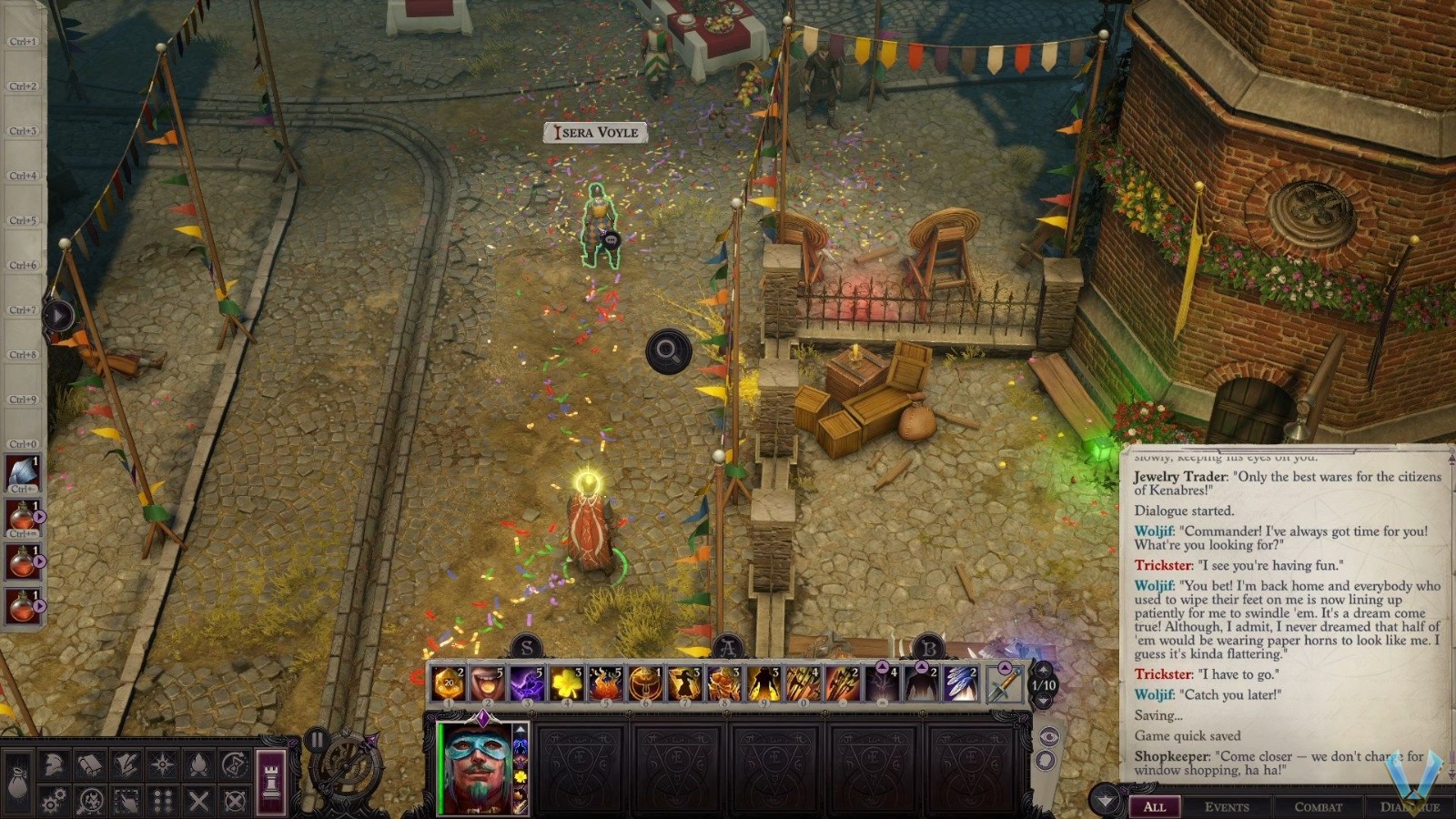Toggle the eye visibility icon near the hotbar
The image size is (1456, 819).
click(x=1049, y=735)
